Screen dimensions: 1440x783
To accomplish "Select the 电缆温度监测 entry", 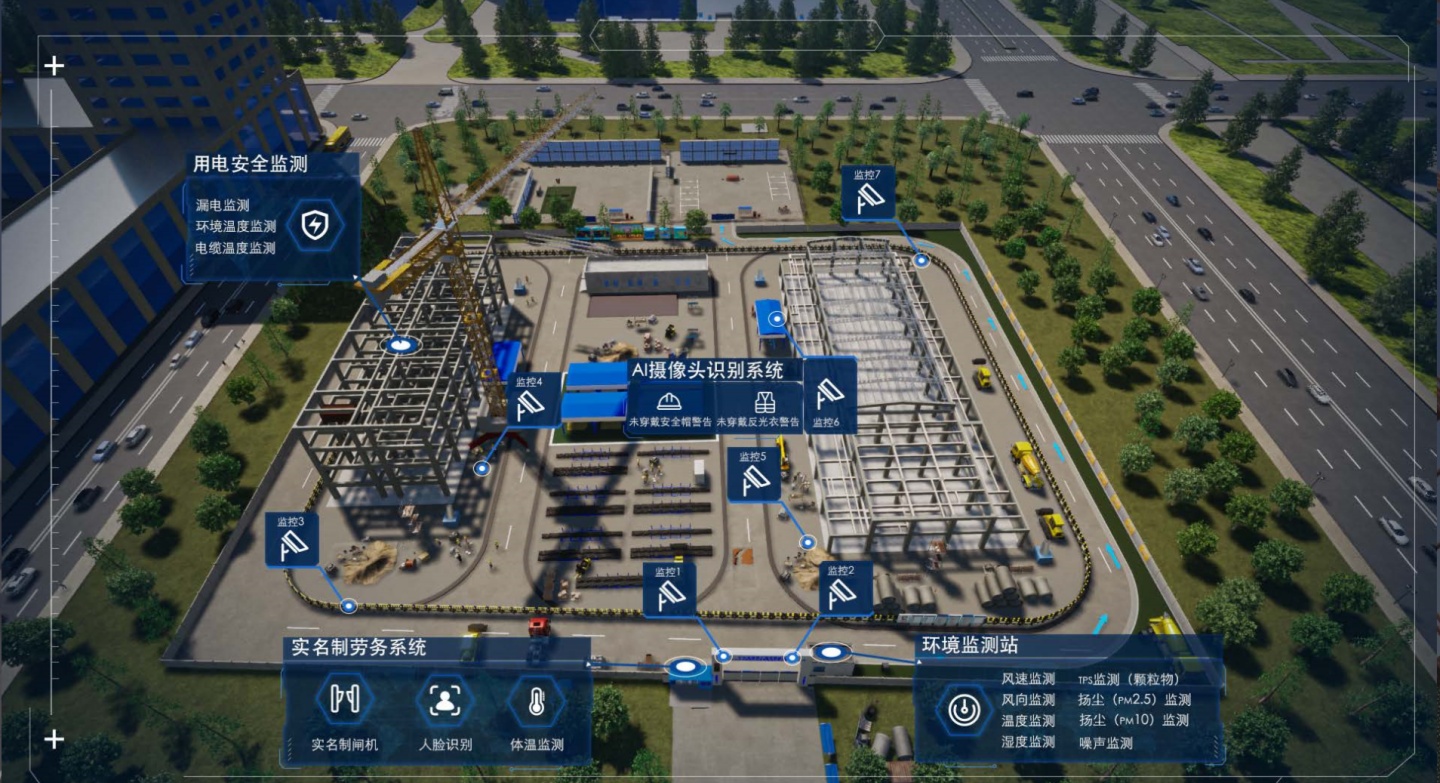I will coord(236,247).
